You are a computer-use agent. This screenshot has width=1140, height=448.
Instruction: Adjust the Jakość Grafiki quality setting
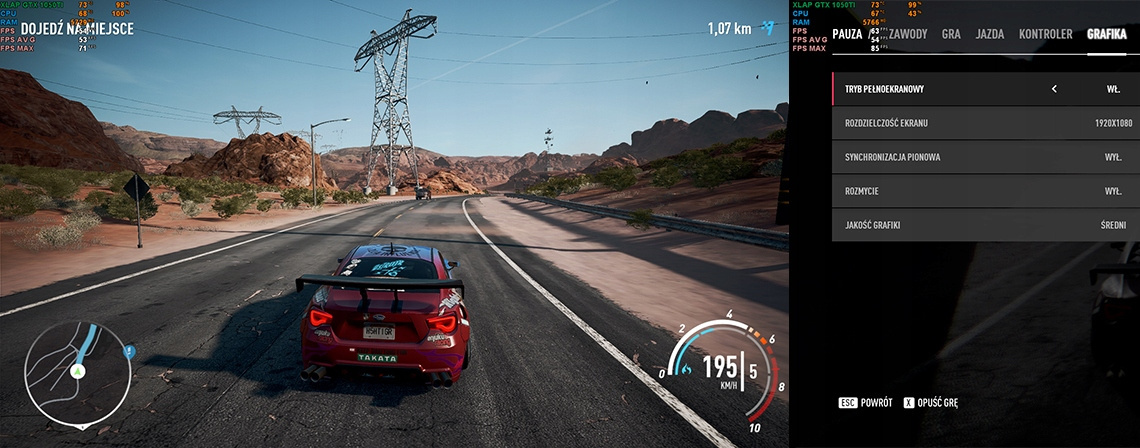(x=985, y=225)
